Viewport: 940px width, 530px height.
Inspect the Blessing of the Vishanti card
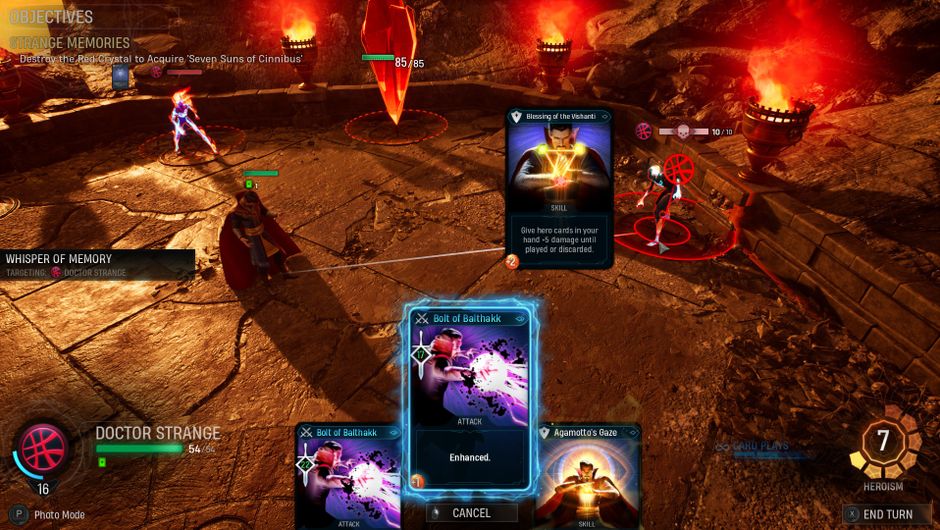point(558,188)
